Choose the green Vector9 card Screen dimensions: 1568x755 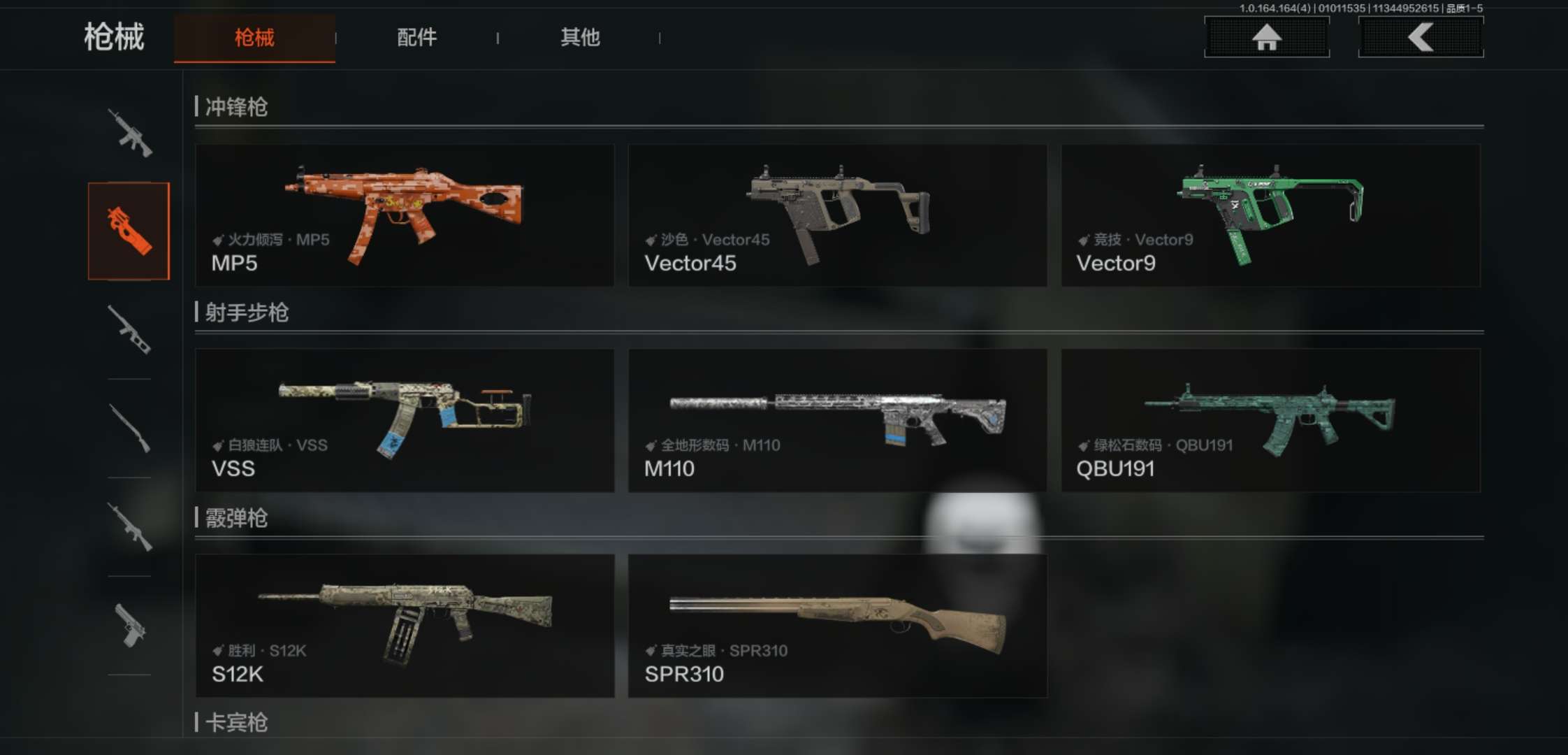1270,215
